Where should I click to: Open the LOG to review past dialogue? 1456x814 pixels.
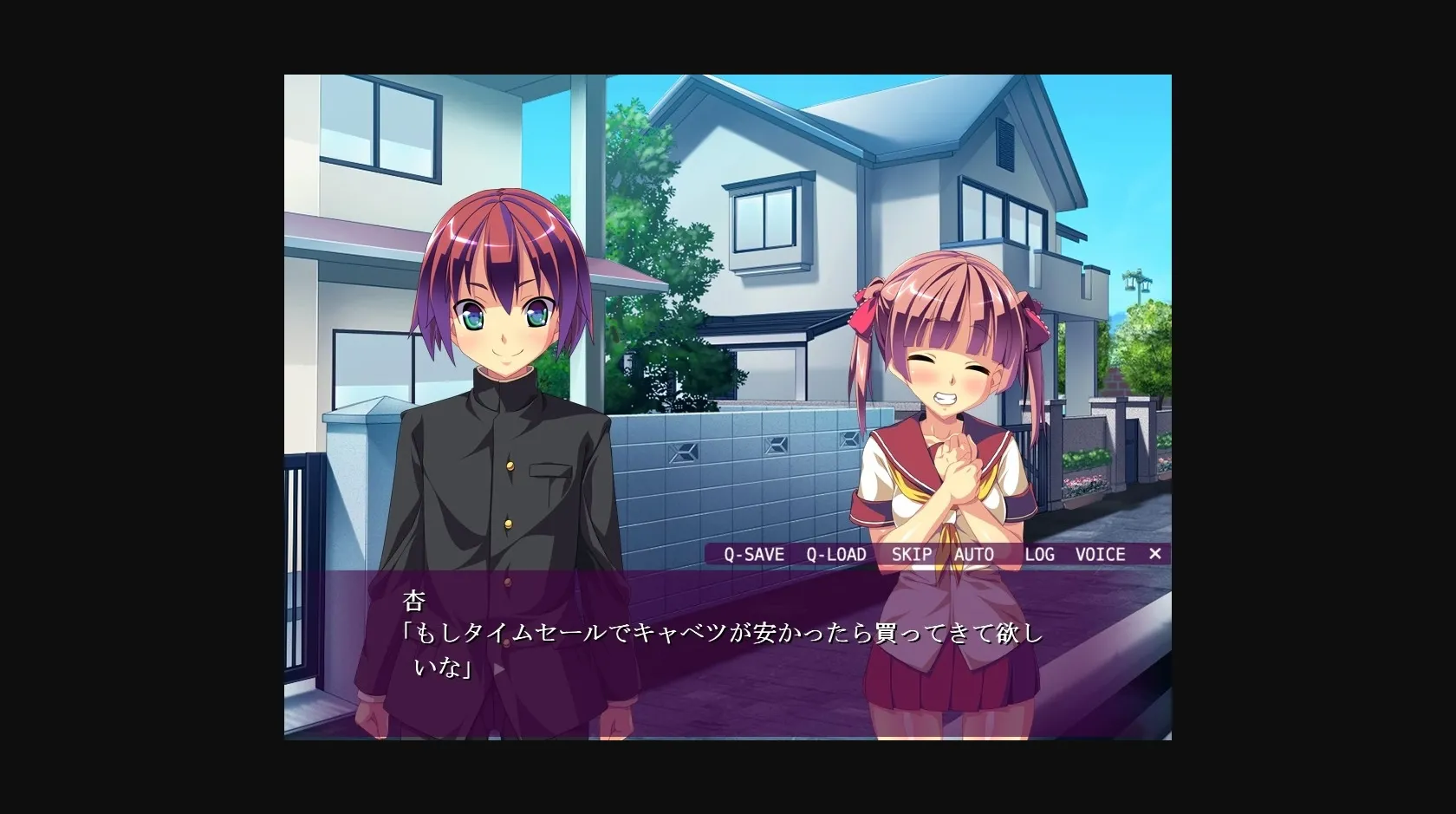point(1038,554)
